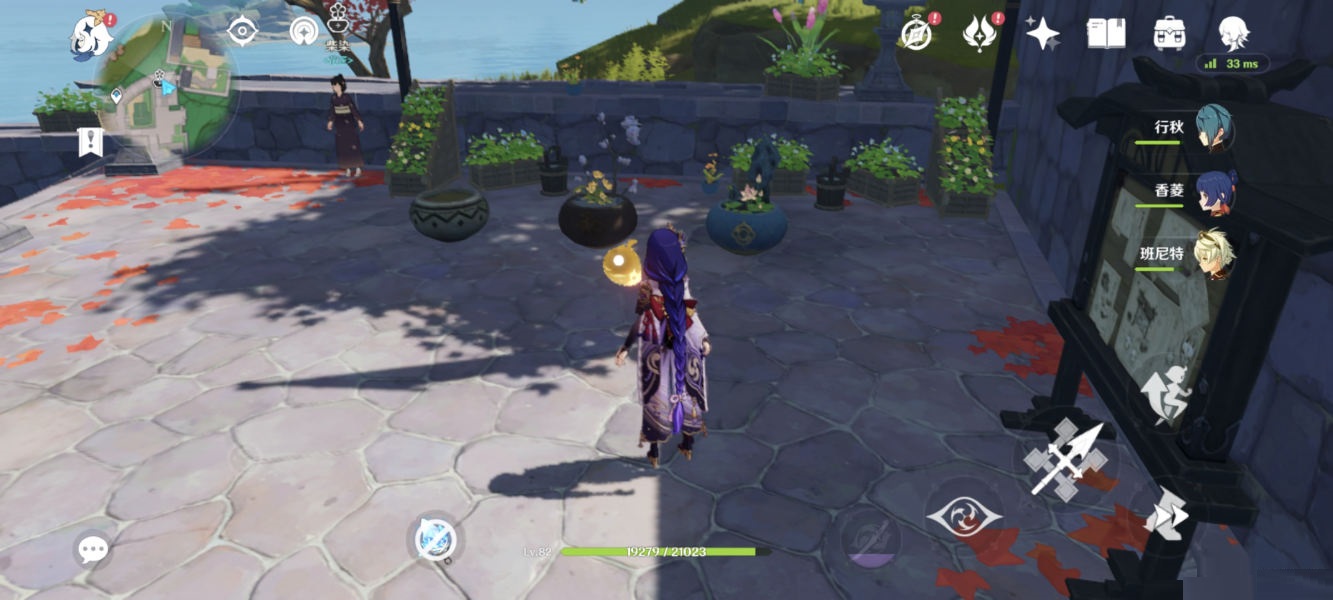
Task: Open the Wish star icon
Action: tap(1042, 34)
